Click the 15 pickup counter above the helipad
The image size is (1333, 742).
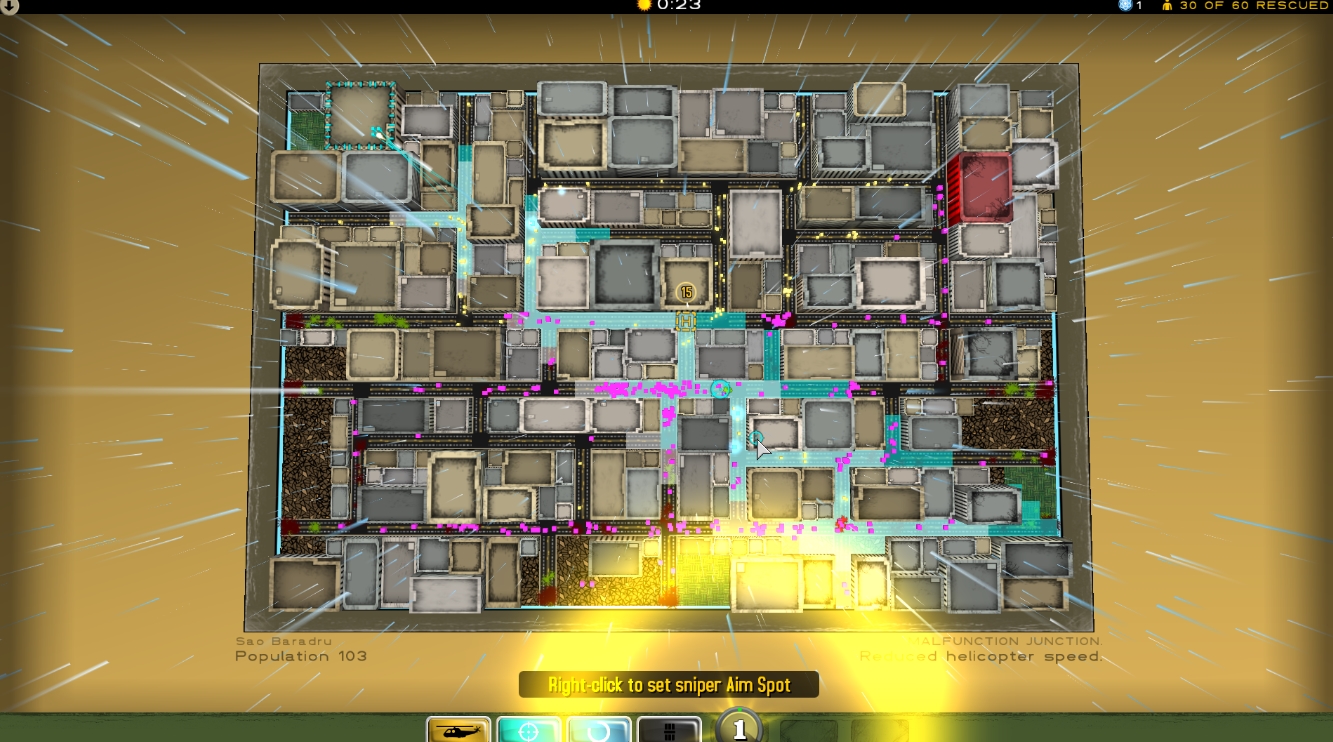point(686,292)
